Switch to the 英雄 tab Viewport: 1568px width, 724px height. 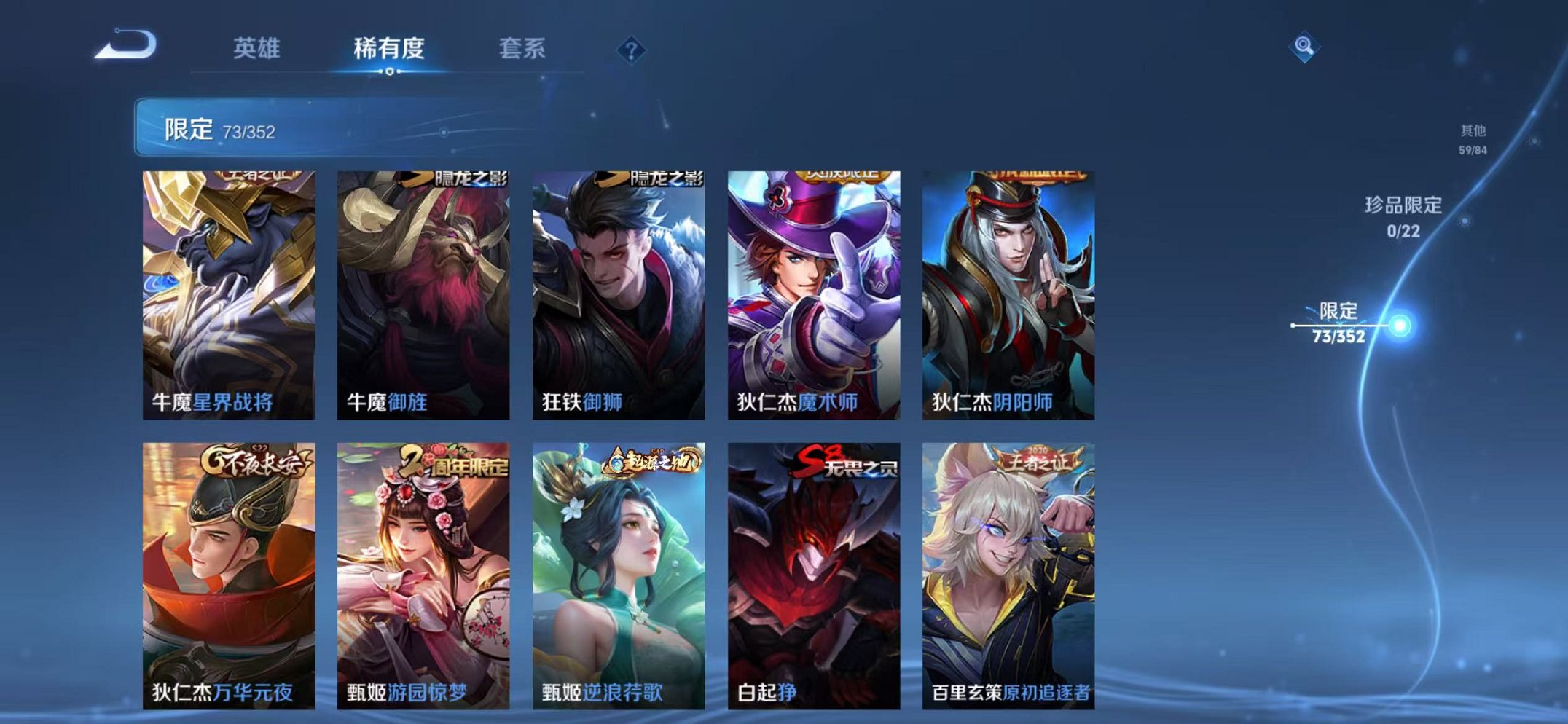point(256,50)
